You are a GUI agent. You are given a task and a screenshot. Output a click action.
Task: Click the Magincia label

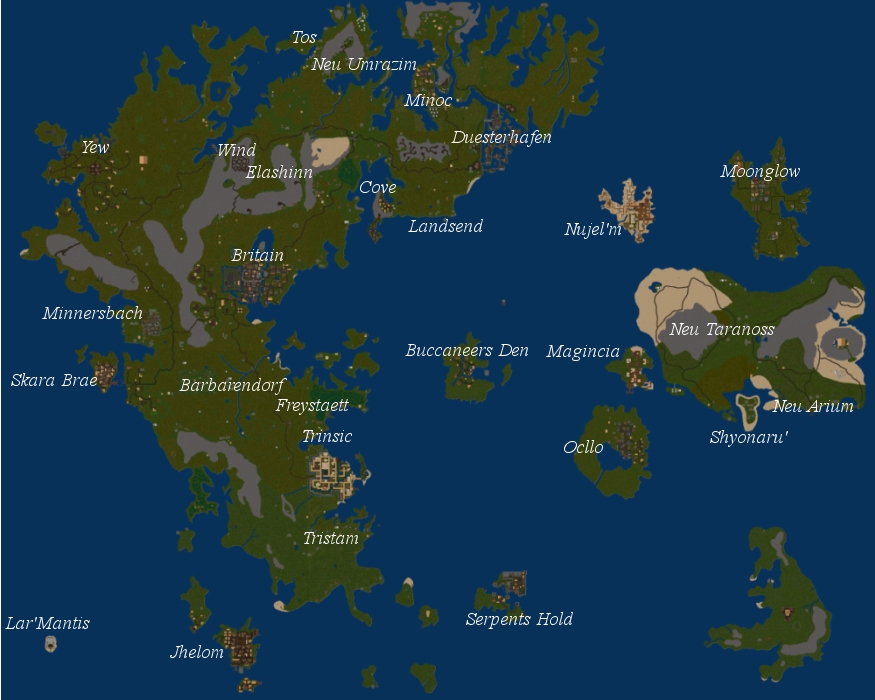pyautogui.click(x=583, y=352)
